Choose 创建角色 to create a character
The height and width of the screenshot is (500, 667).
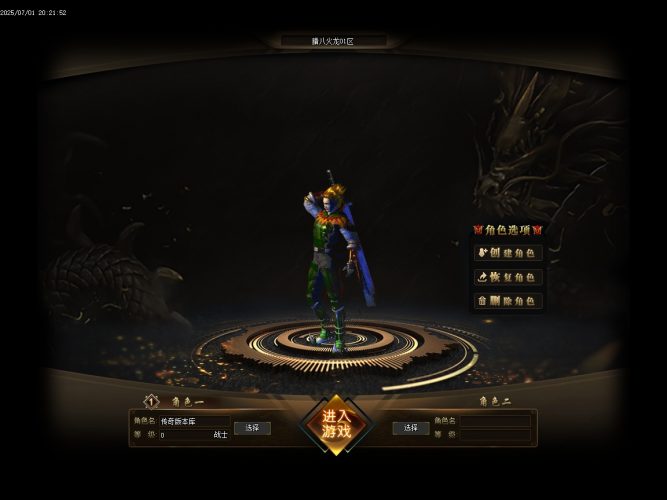coord(508,253)
